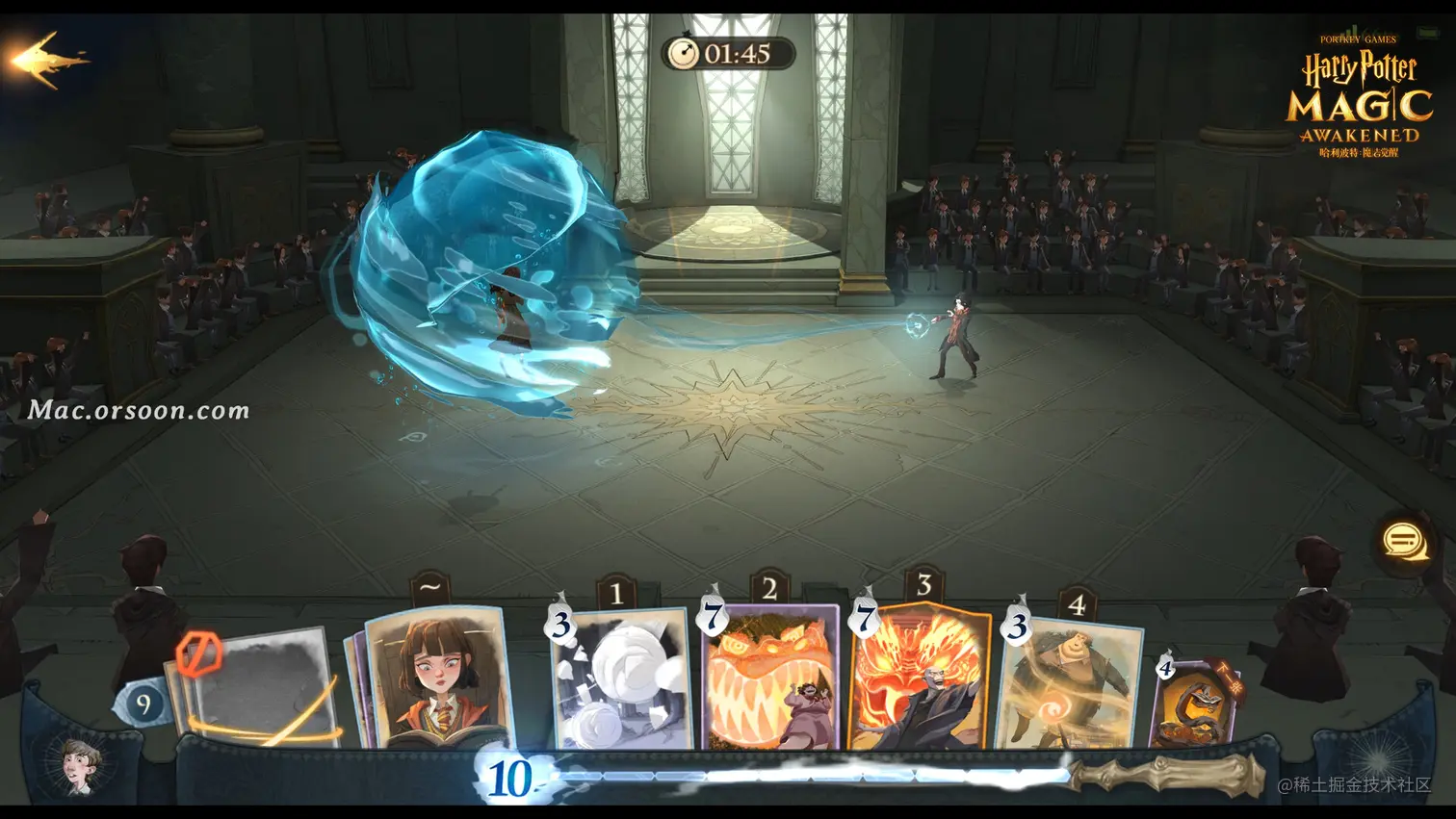Screen dimensions: 1456x819
Task: Select the swirling wind troll card
Action: 1071,685
